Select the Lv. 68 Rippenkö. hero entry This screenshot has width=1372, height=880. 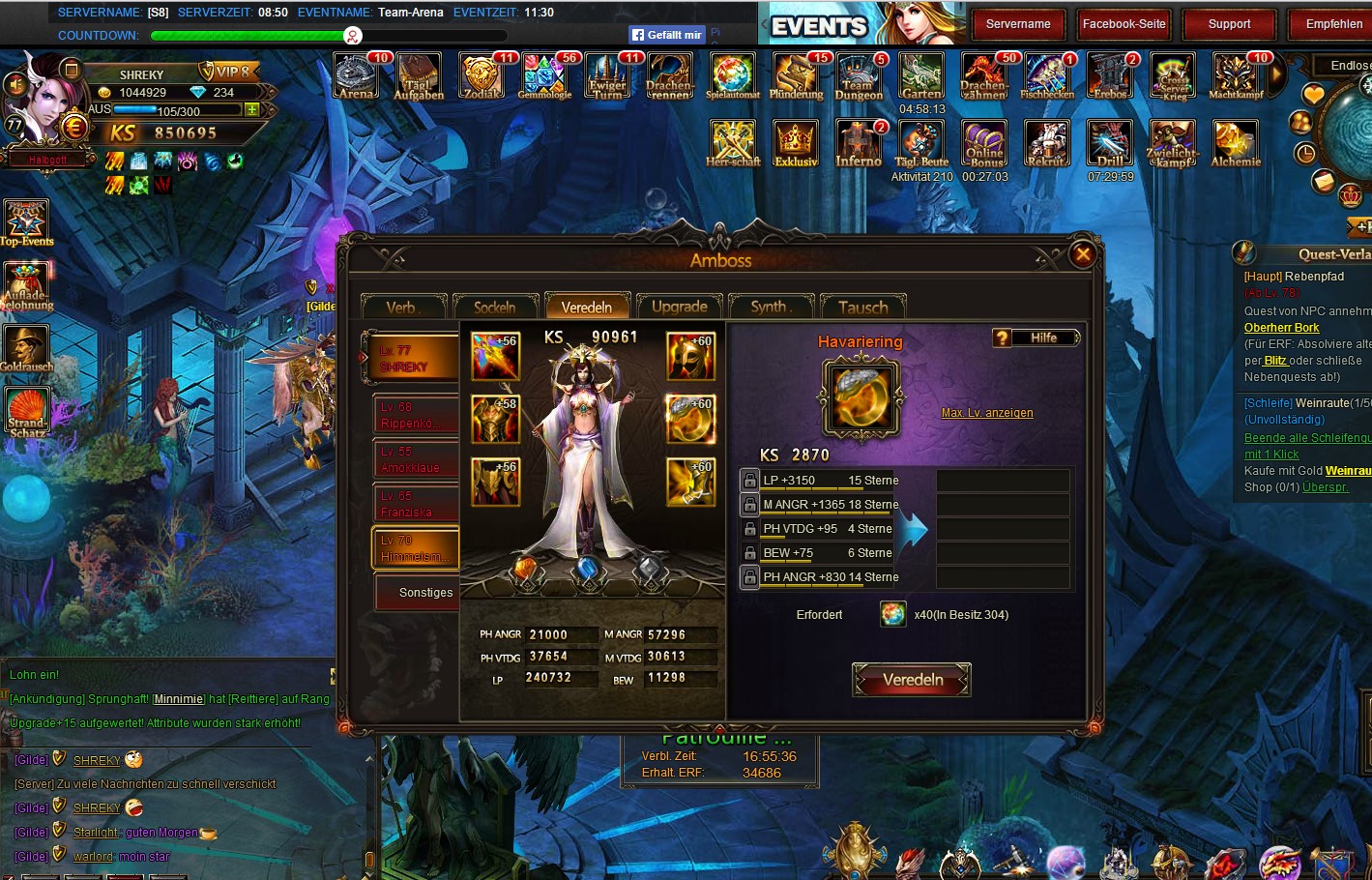[x=416, y=415]
